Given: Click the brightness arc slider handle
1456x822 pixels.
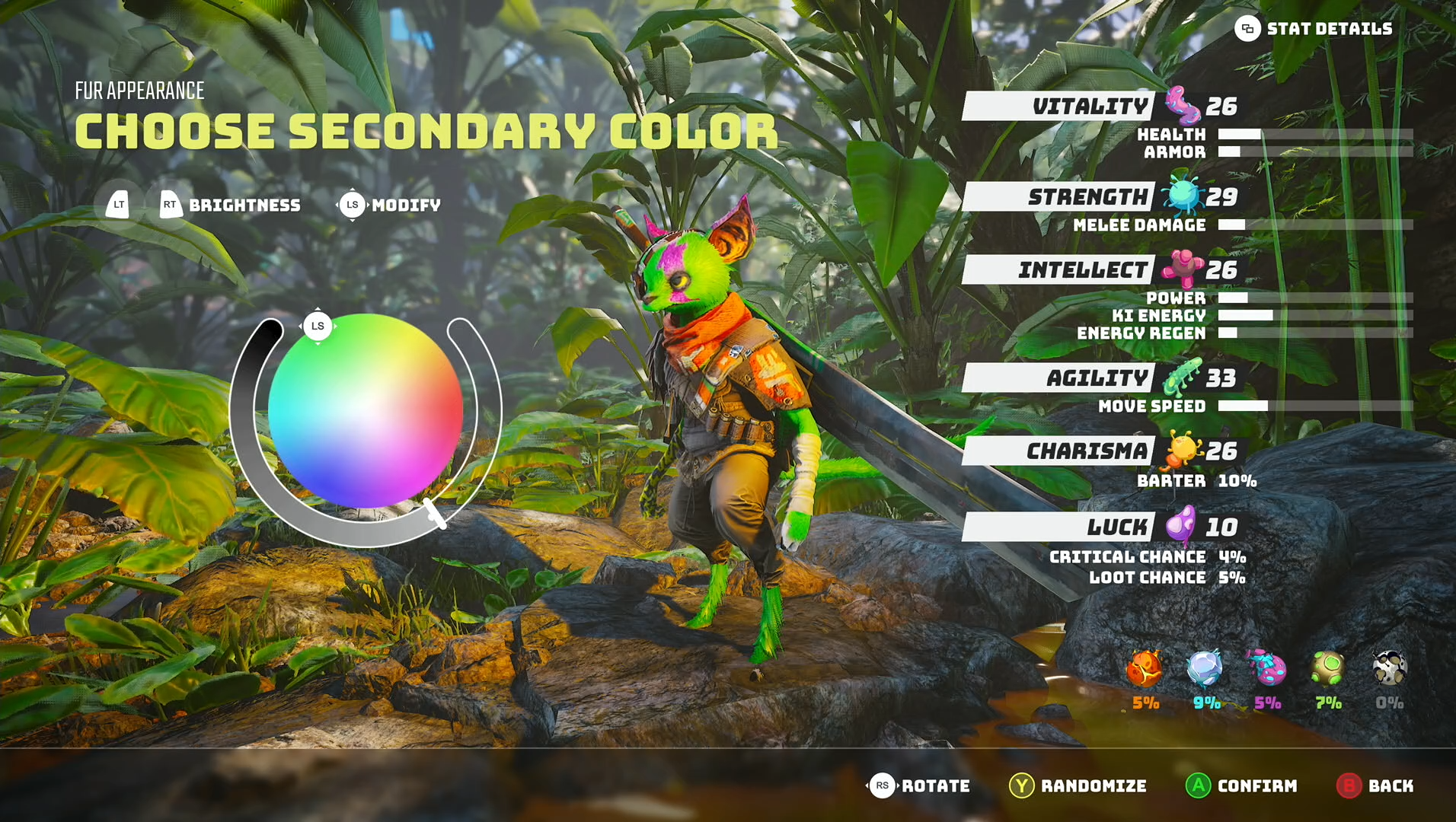Looking at the screenshot, I should tap(435, 514).
